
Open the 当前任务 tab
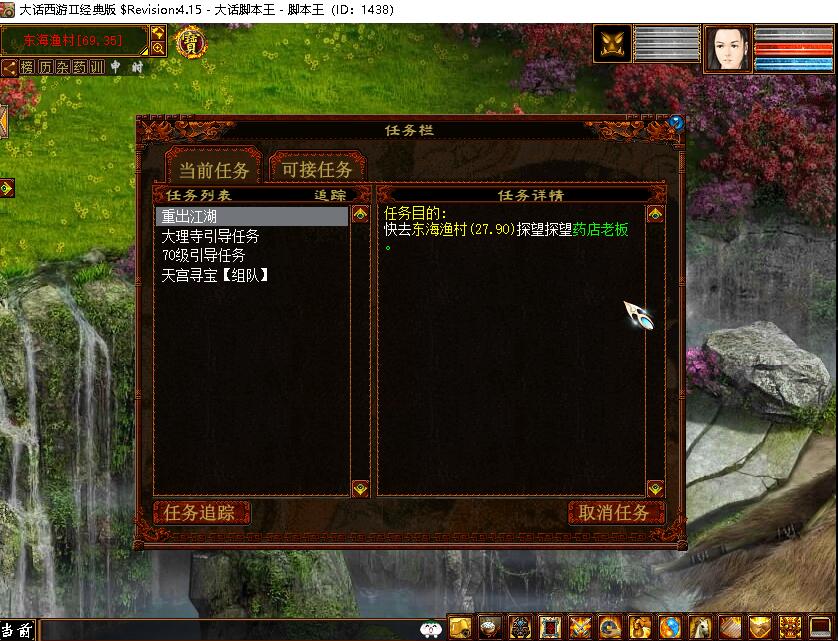point(213,169)
